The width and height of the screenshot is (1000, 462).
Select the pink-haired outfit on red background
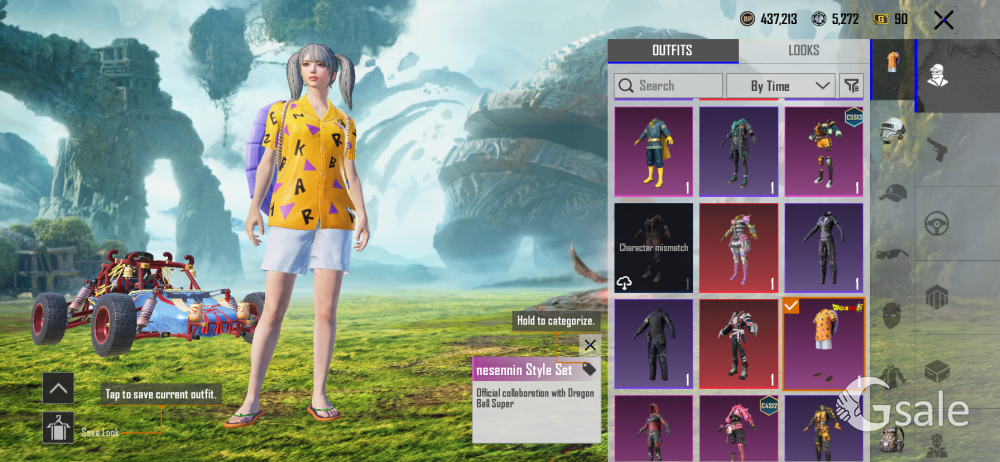(x=739, y=247)
